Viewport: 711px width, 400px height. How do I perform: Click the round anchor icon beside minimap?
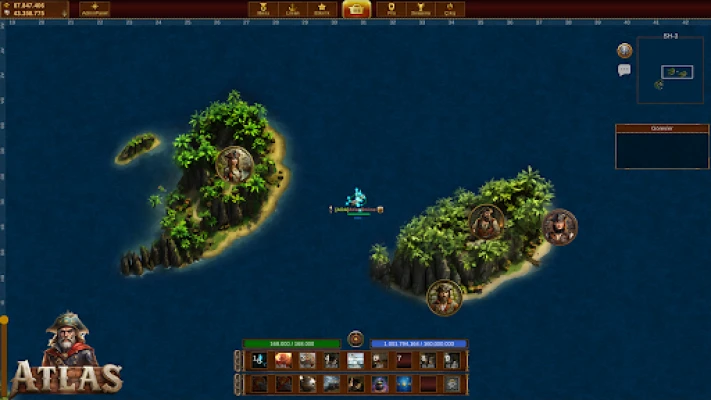pos(624,50)
